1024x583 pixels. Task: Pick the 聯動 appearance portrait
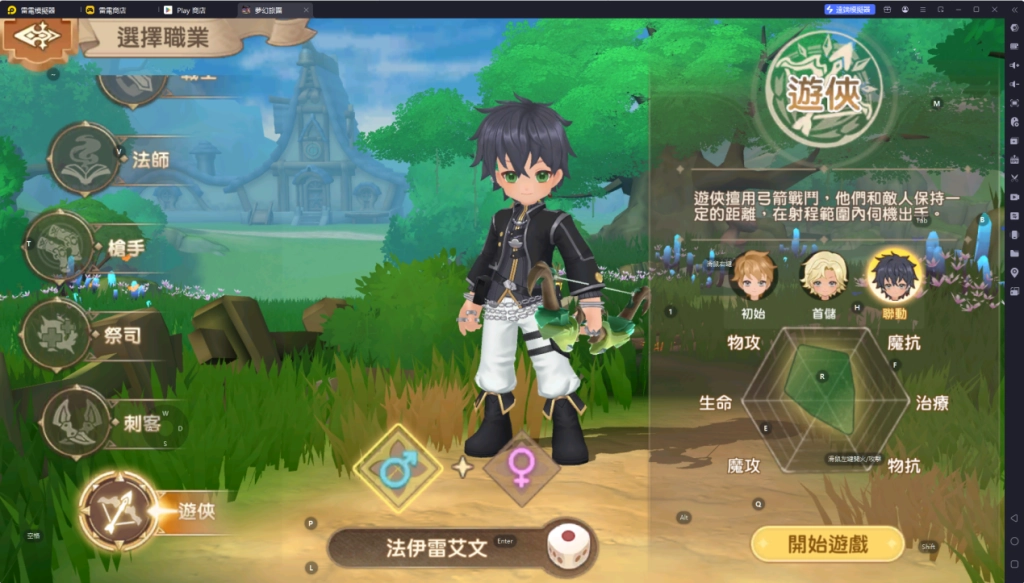coord(894,277)
